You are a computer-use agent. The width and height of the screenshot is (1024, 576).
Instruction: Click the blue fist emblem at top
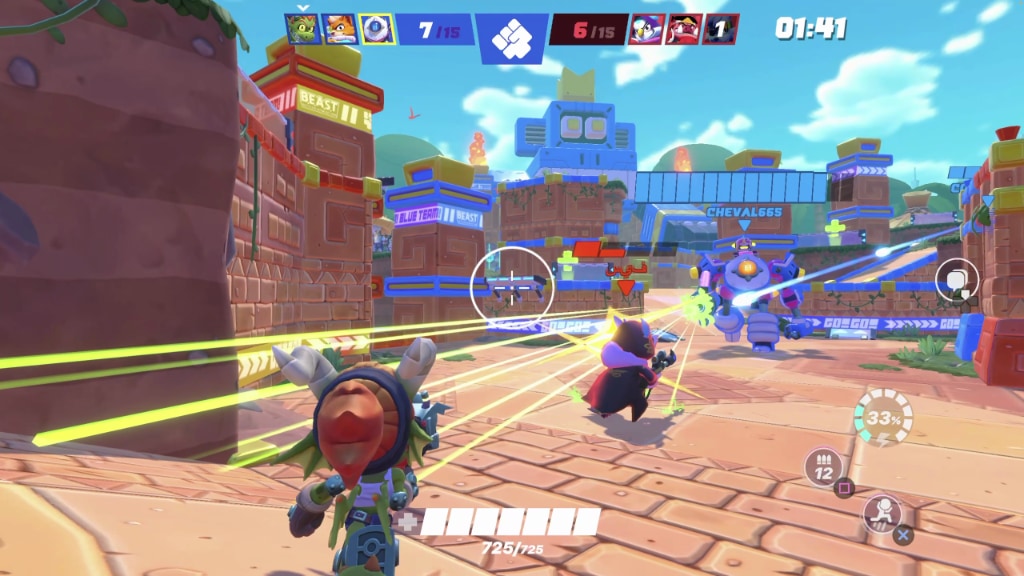pyautogui.click(x=513, y=40)
